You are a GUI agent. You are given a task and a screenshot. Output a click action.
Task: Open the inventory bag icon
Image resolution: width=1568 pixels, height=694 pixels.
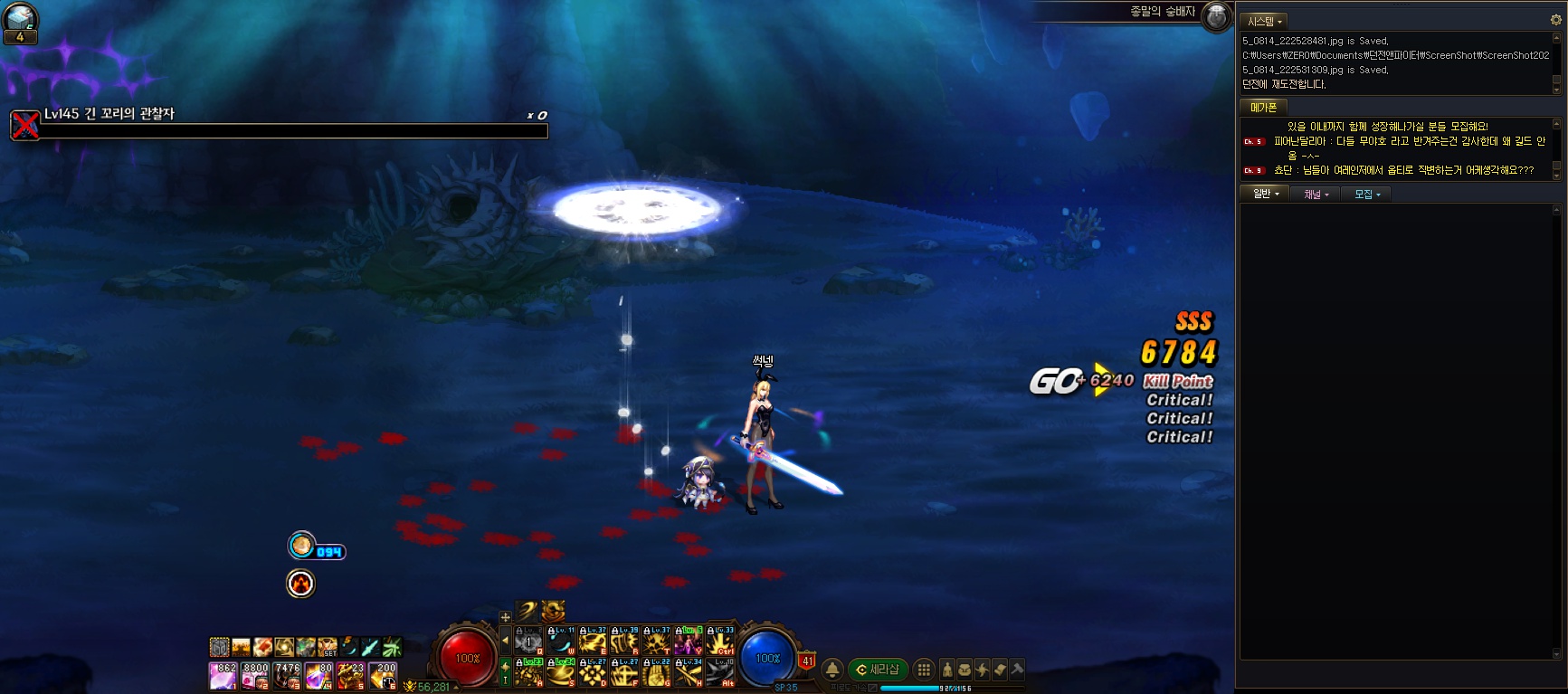(965, 670)
